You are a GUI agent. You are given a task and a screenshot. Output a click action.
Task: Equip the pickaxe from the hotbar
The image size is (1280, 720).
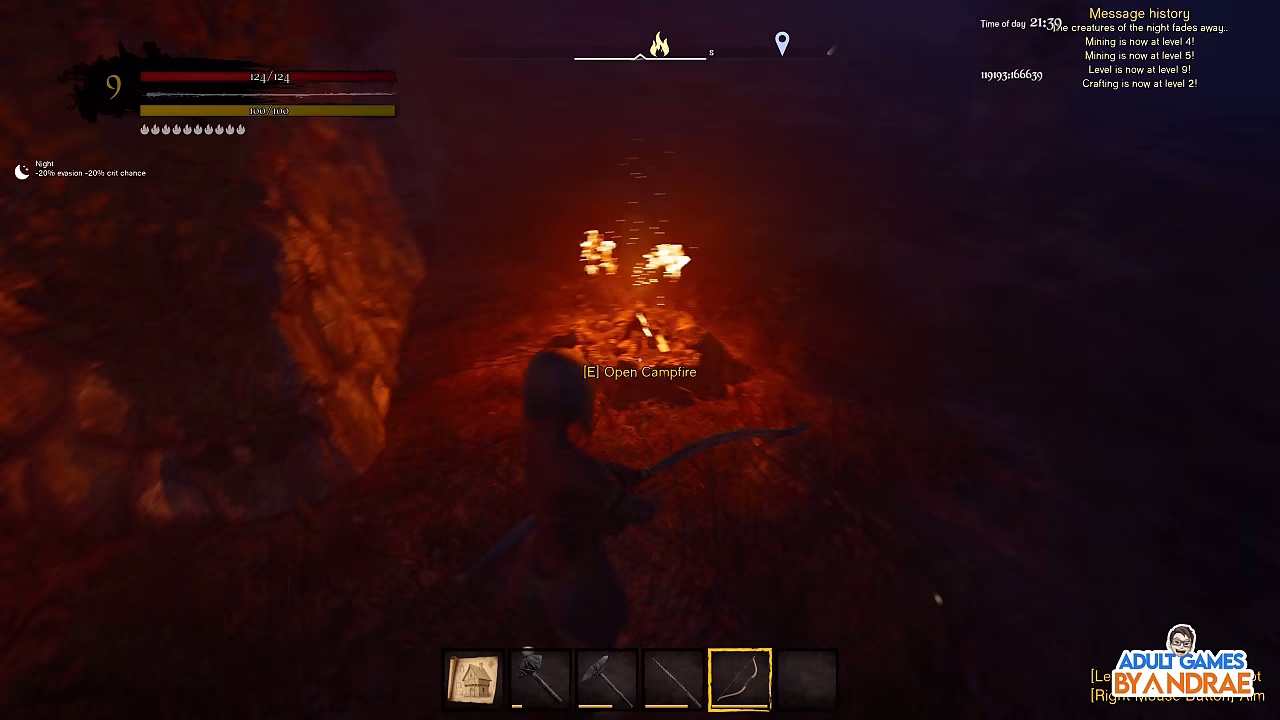607,678
